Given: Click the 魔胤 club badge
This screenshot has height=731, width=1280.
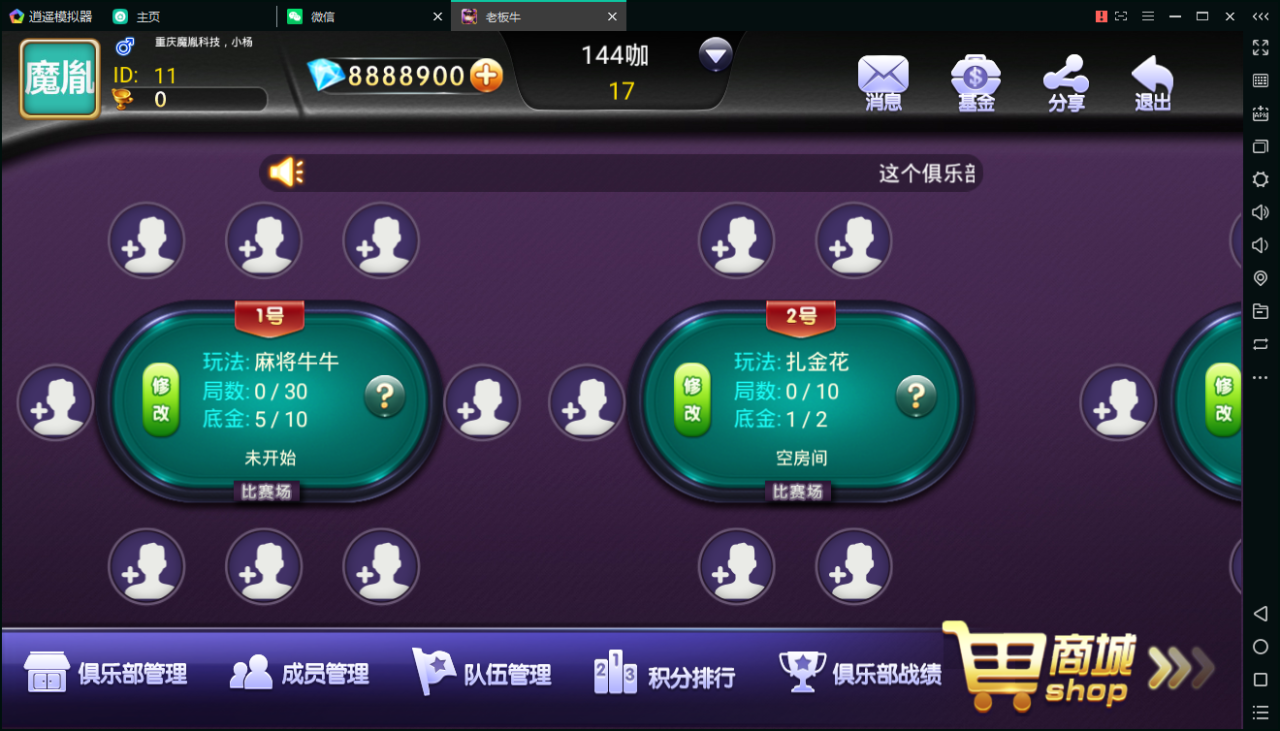Looking at the screenshot, I should tap(58, 77).
